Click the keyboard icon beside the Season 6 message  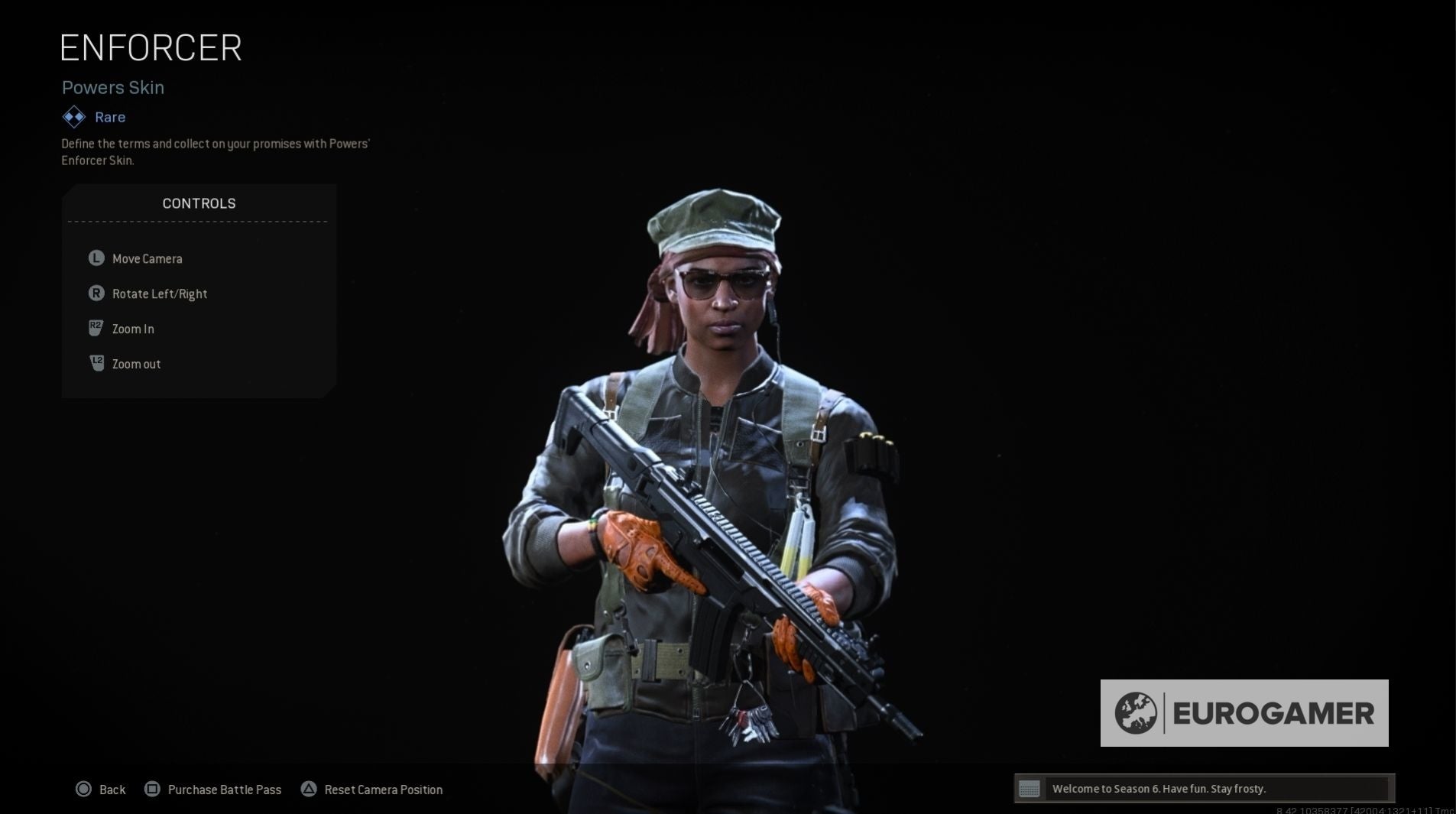pos(1030,788)
